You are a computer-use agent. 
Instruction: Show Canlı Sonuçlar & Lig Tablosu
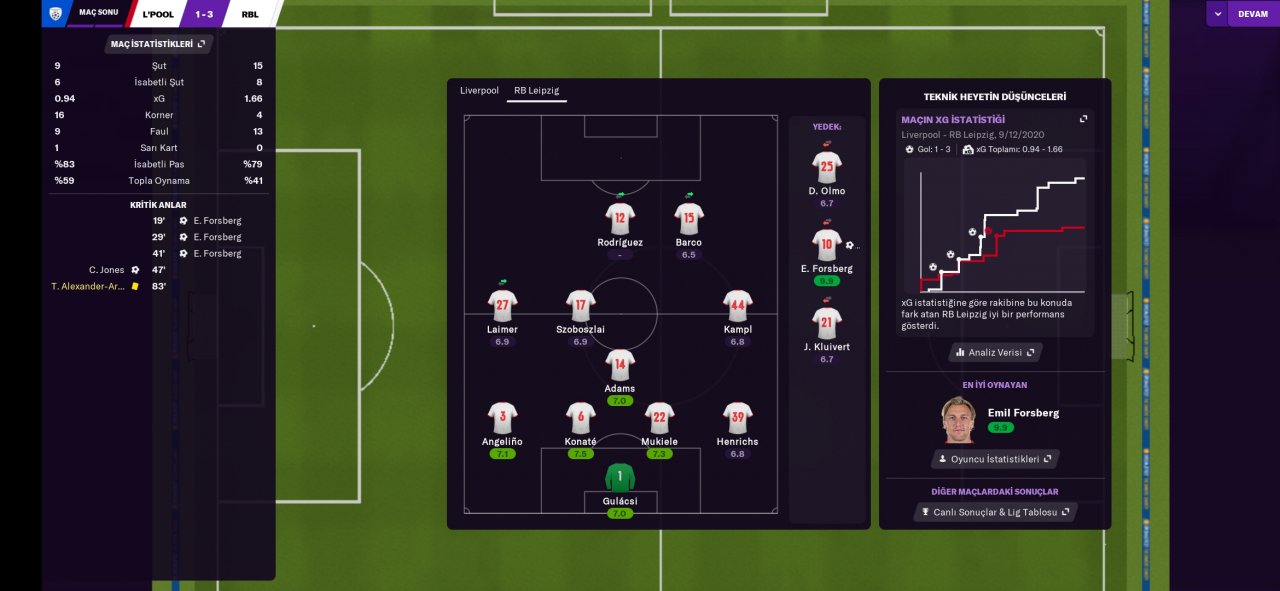pyautogui.click(x=995, y=512)
